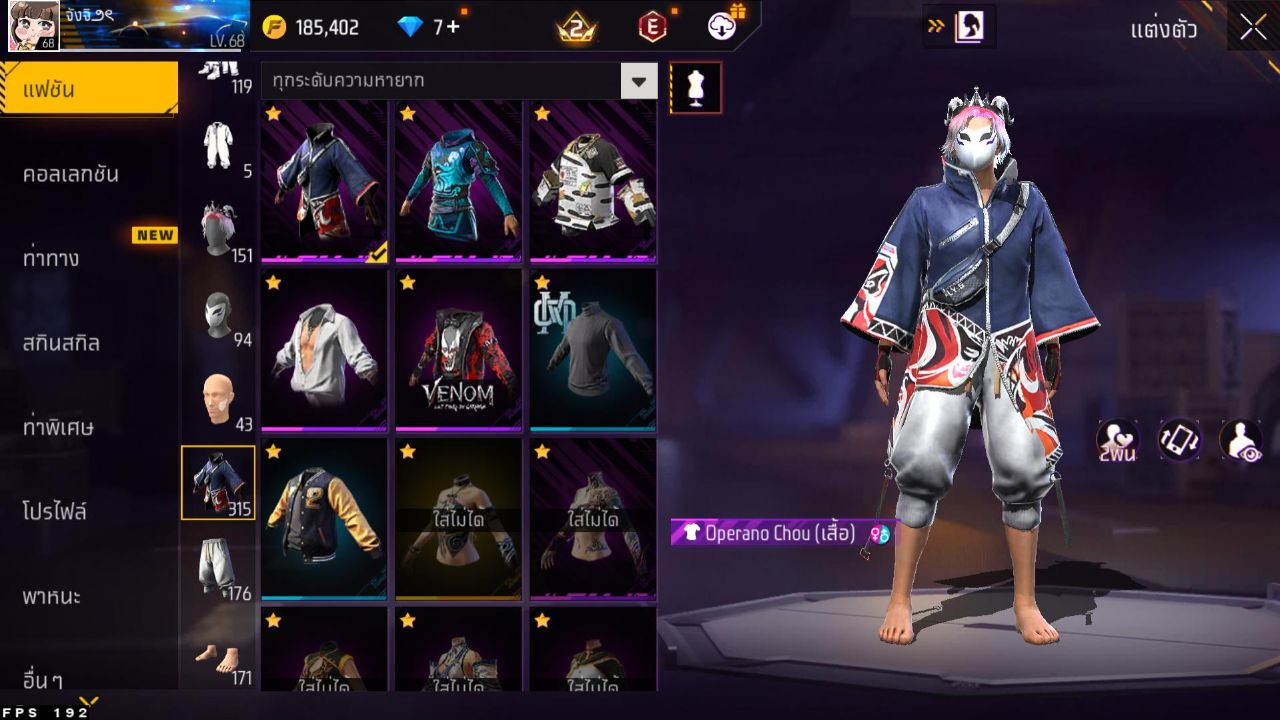This screenshot has height=720, width=1280.
Task: Select the mannequin icon beside the rarity filter
Action: point(695,88)
